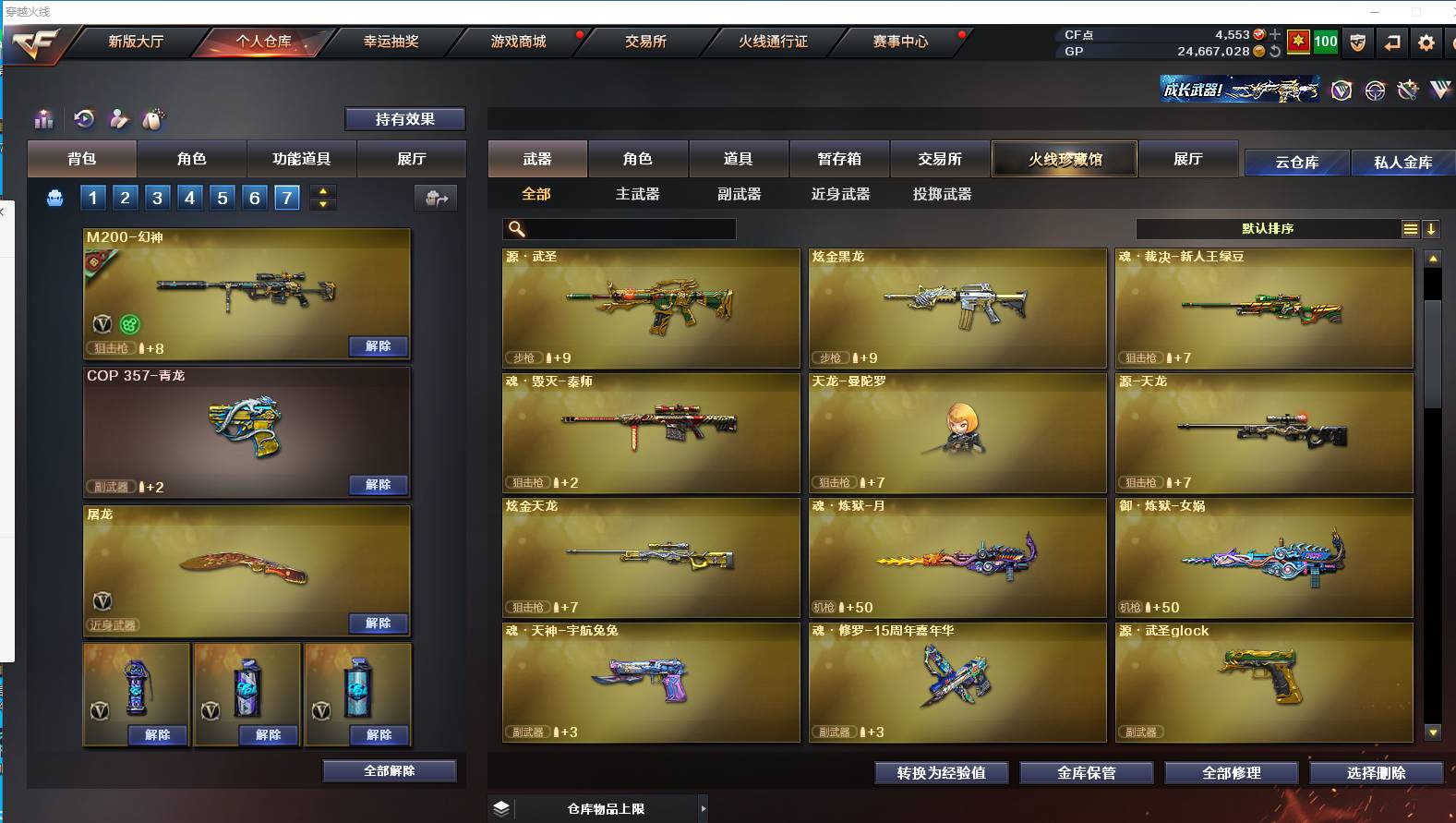This screenshot has height=823, width=1456.
Task: Click the blue backpack icon beside the bag numbers
Action: click(55, 197)
